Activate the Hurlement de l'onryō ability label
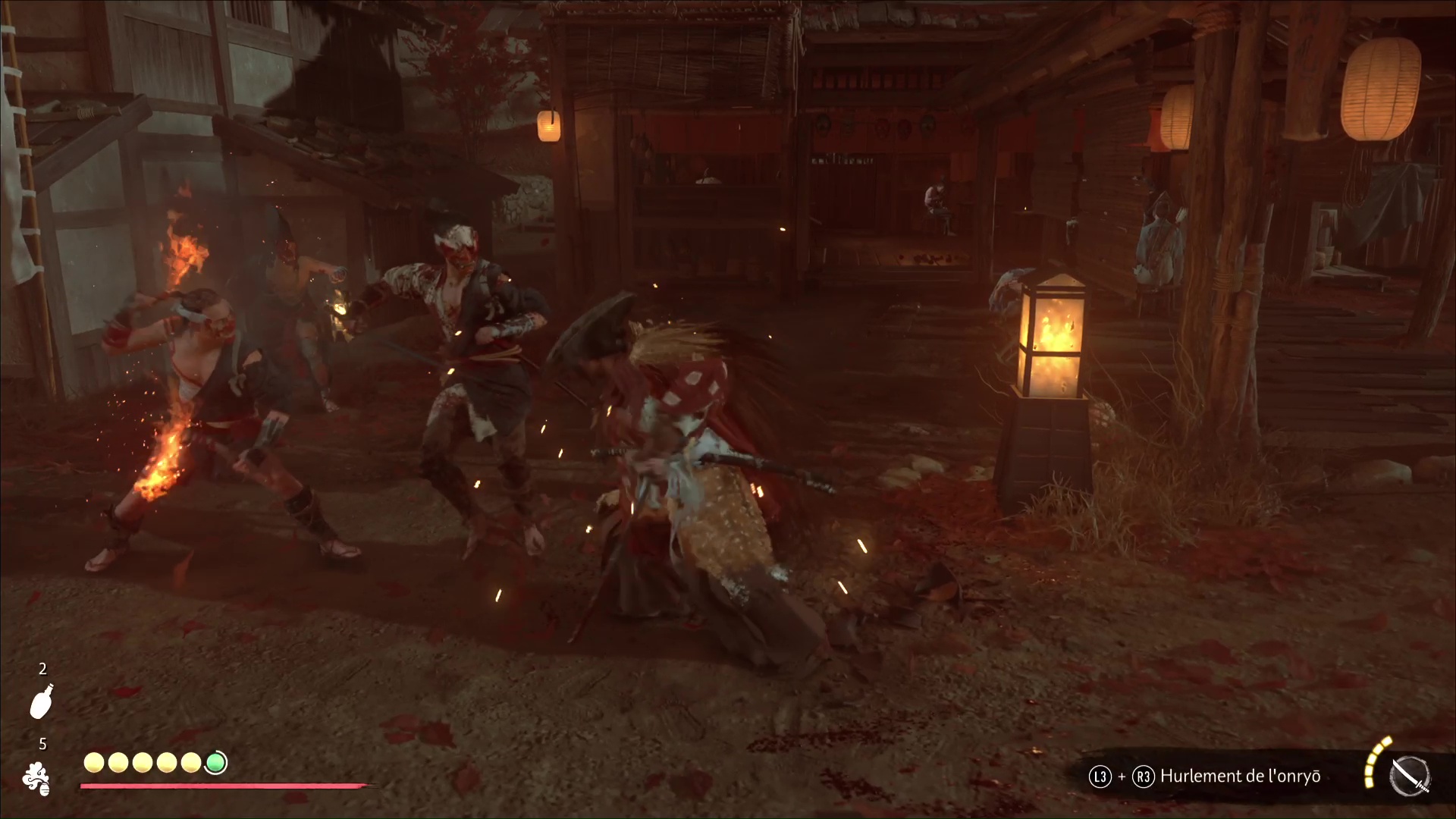The width and height of the screenshot is (1456, 819). coord(1240,777)
